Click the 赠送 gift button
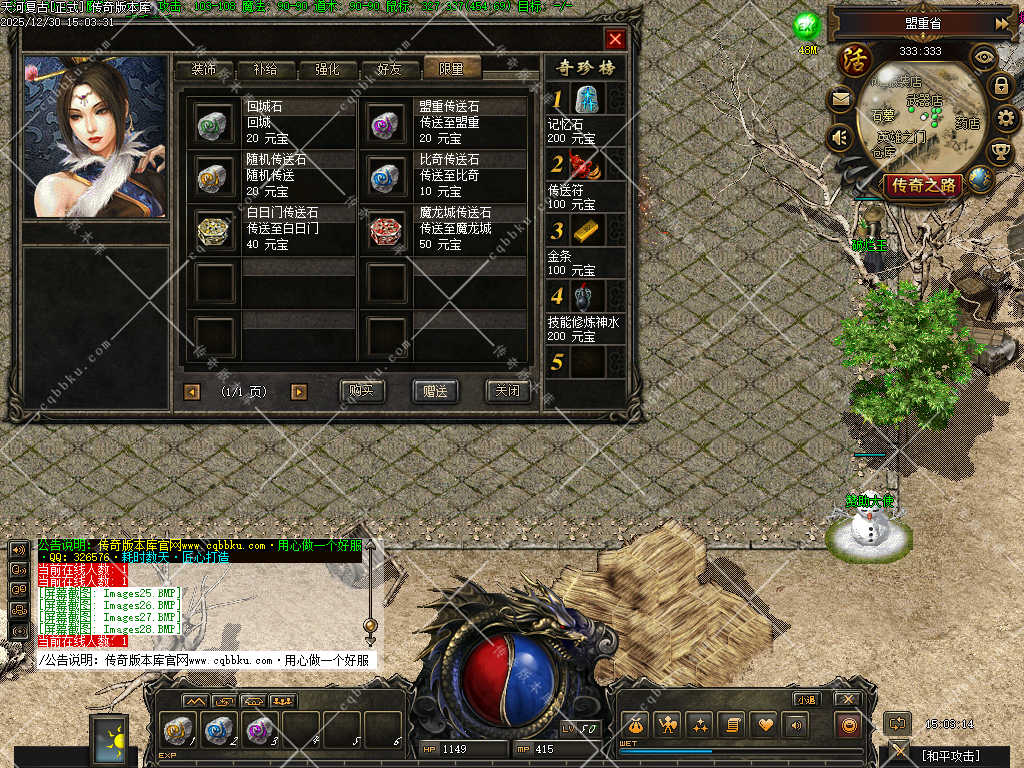Image resolution: width=1024 pixels, height=768 pixels. [x=435, y=391]
